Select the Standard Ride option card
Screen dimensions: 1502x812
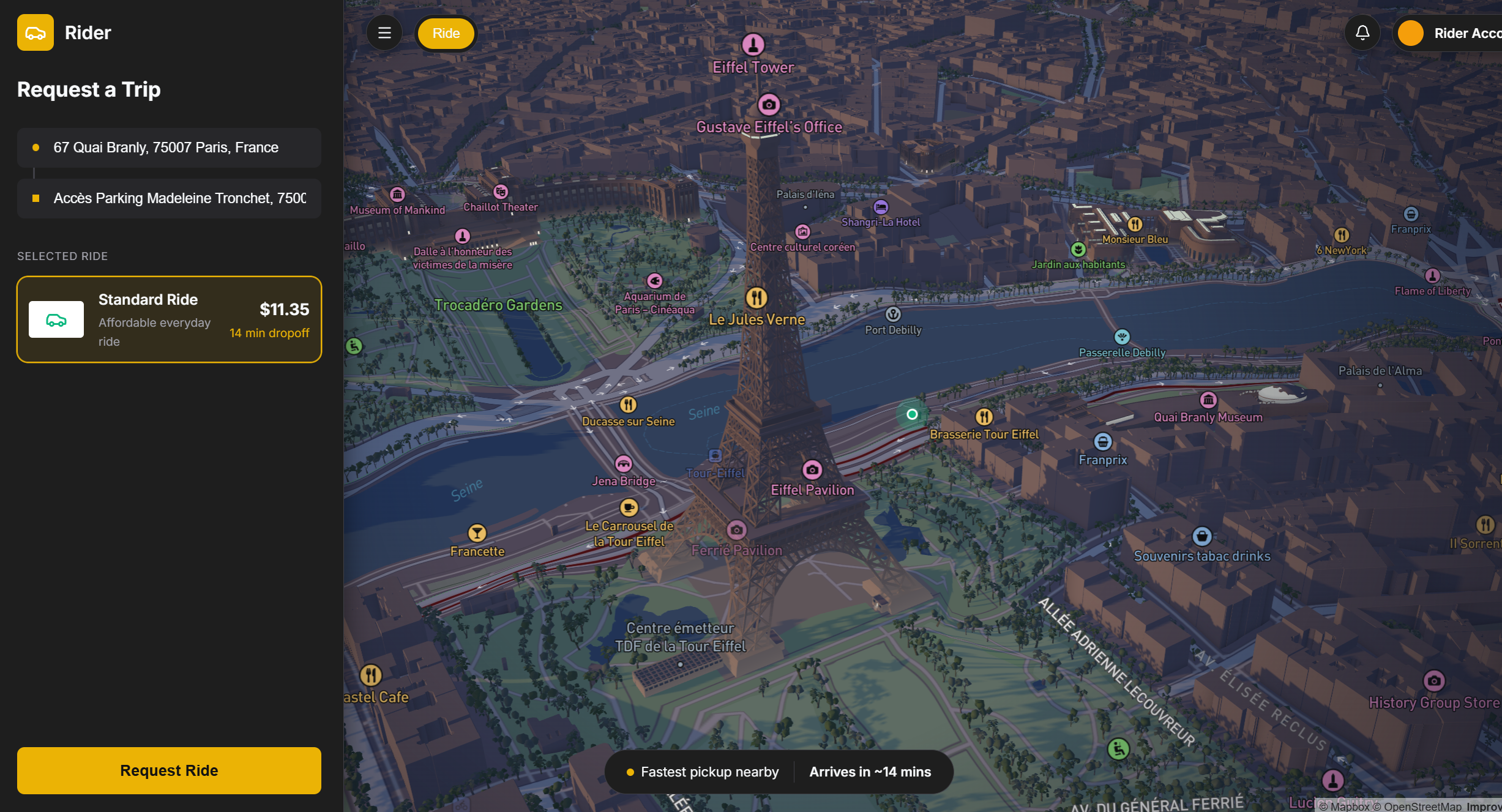tap(169, 319)
